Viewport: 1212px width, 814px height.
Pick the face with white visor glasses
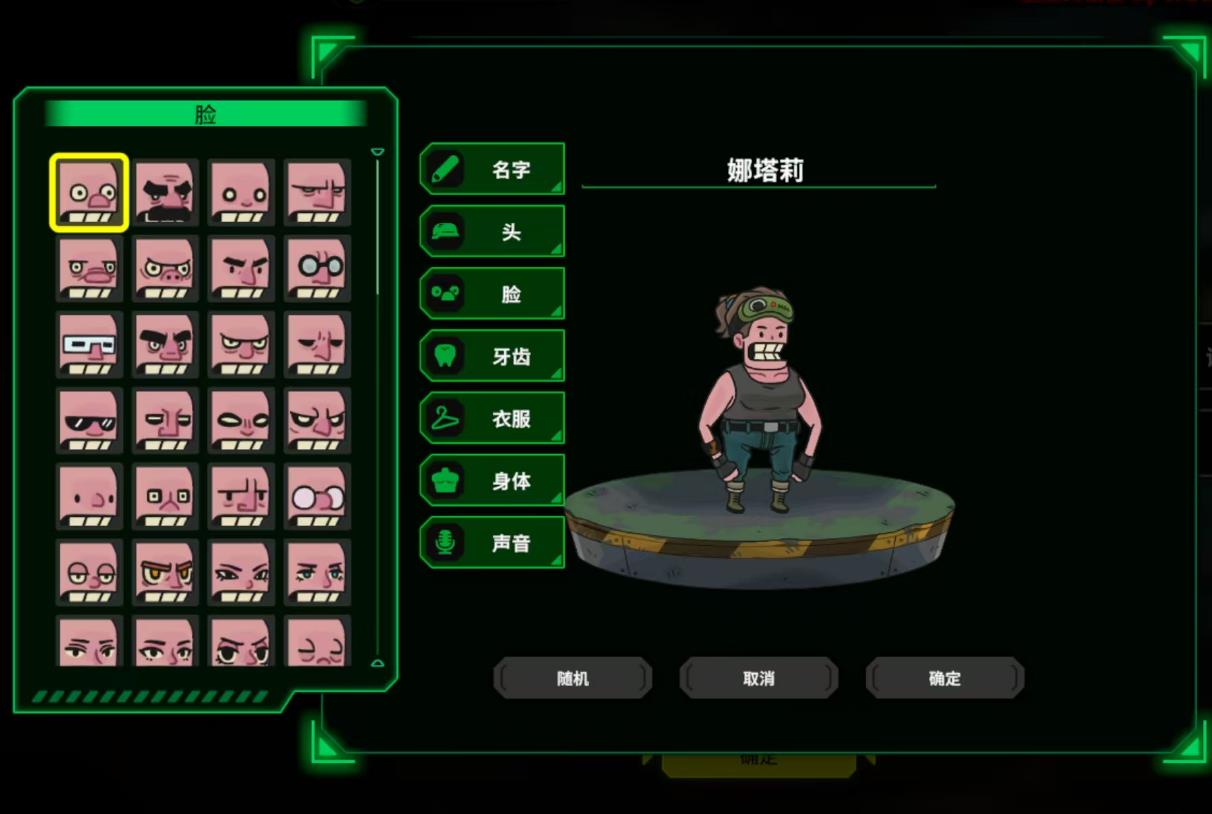[89, 344]
